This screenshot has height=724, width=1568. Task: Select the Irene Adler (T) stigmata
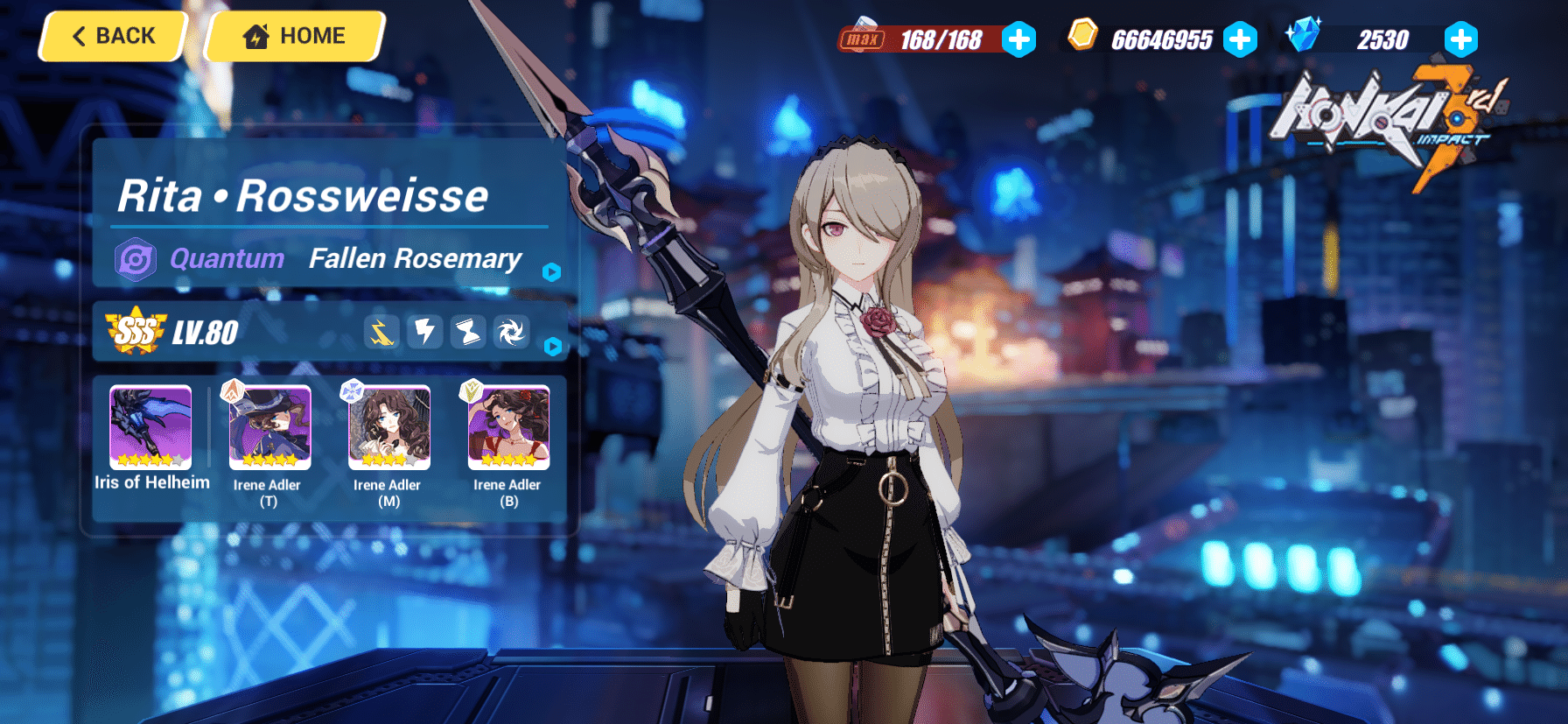269,427
